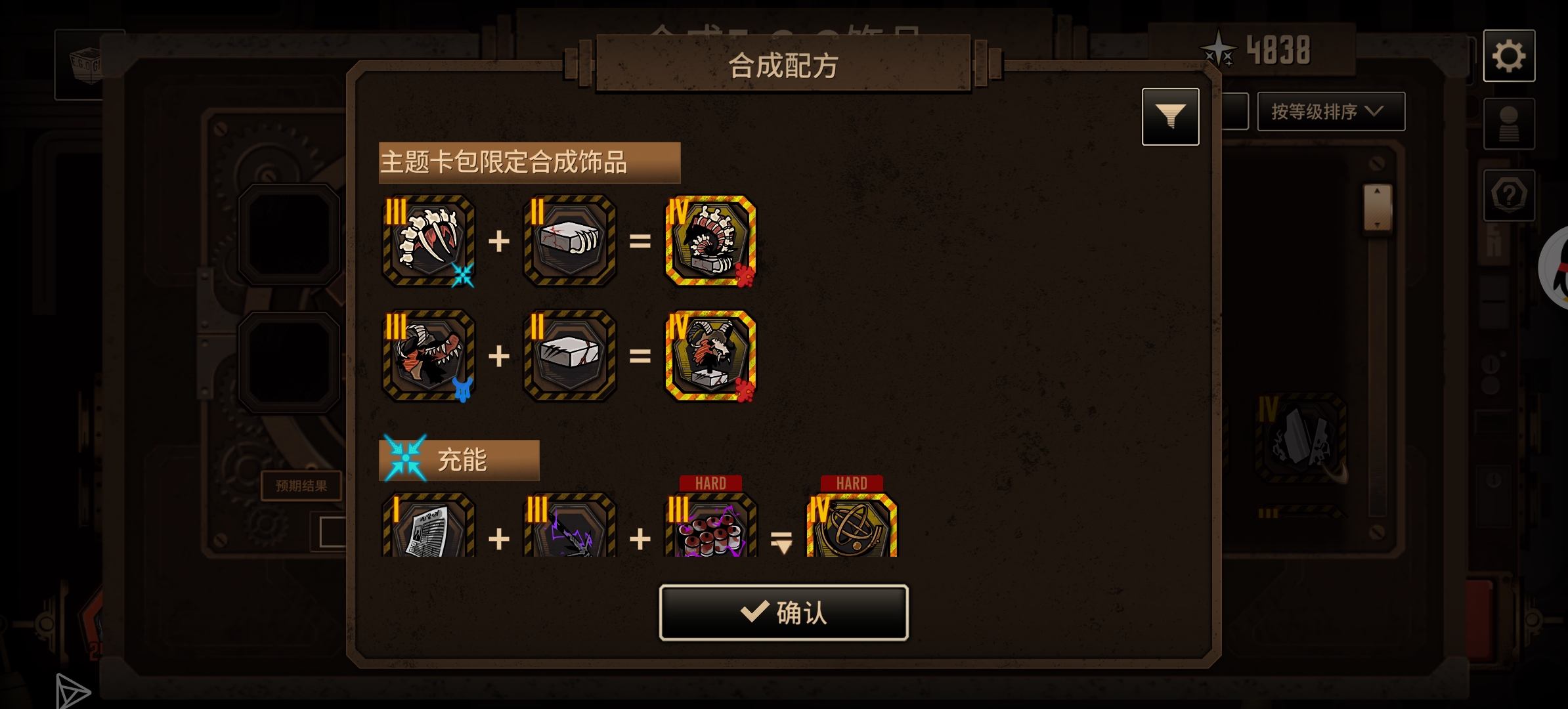Viewport: 1568px width, 709px height.
Task: Expand the sort options via the chevron
Action: tap(1377, 112)
